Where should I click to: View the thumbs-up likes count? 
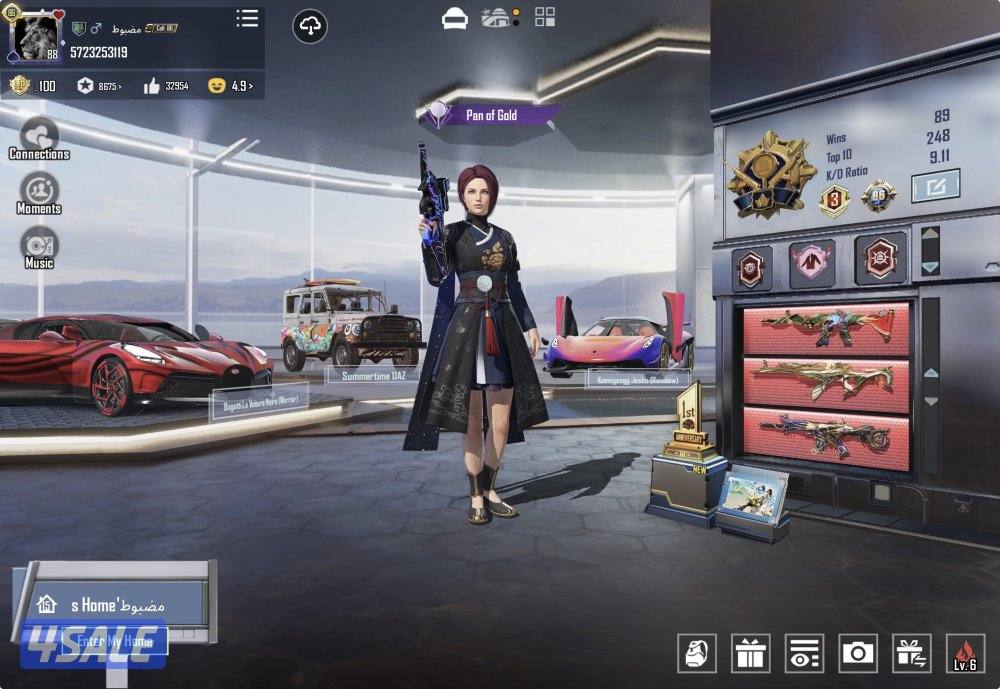(166, 86)
